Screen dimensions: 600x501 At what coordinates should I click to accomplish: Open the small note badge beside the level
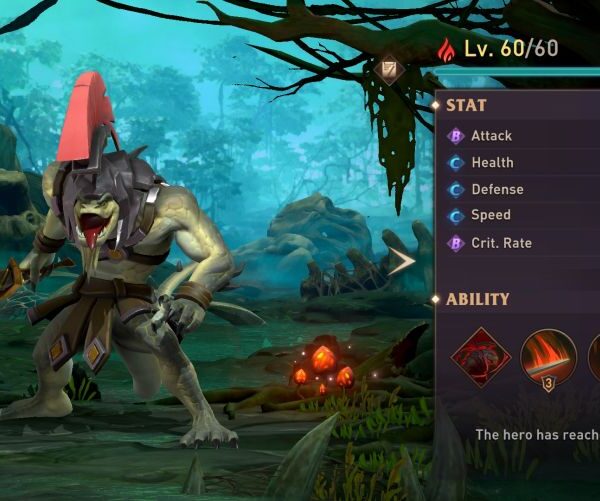pos(389,69)
